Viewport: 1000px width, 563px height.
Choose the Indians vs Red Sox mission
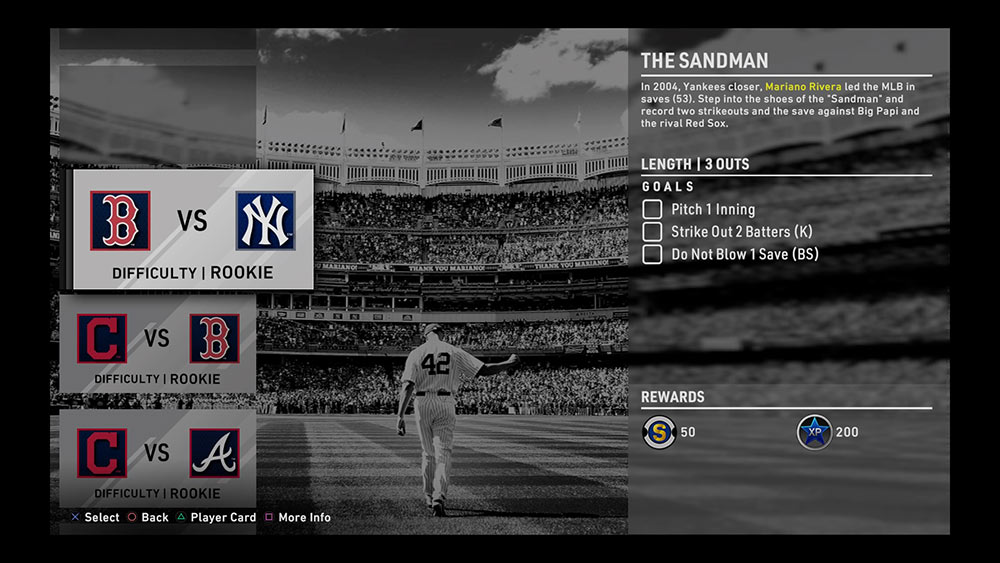click(158, 344)
